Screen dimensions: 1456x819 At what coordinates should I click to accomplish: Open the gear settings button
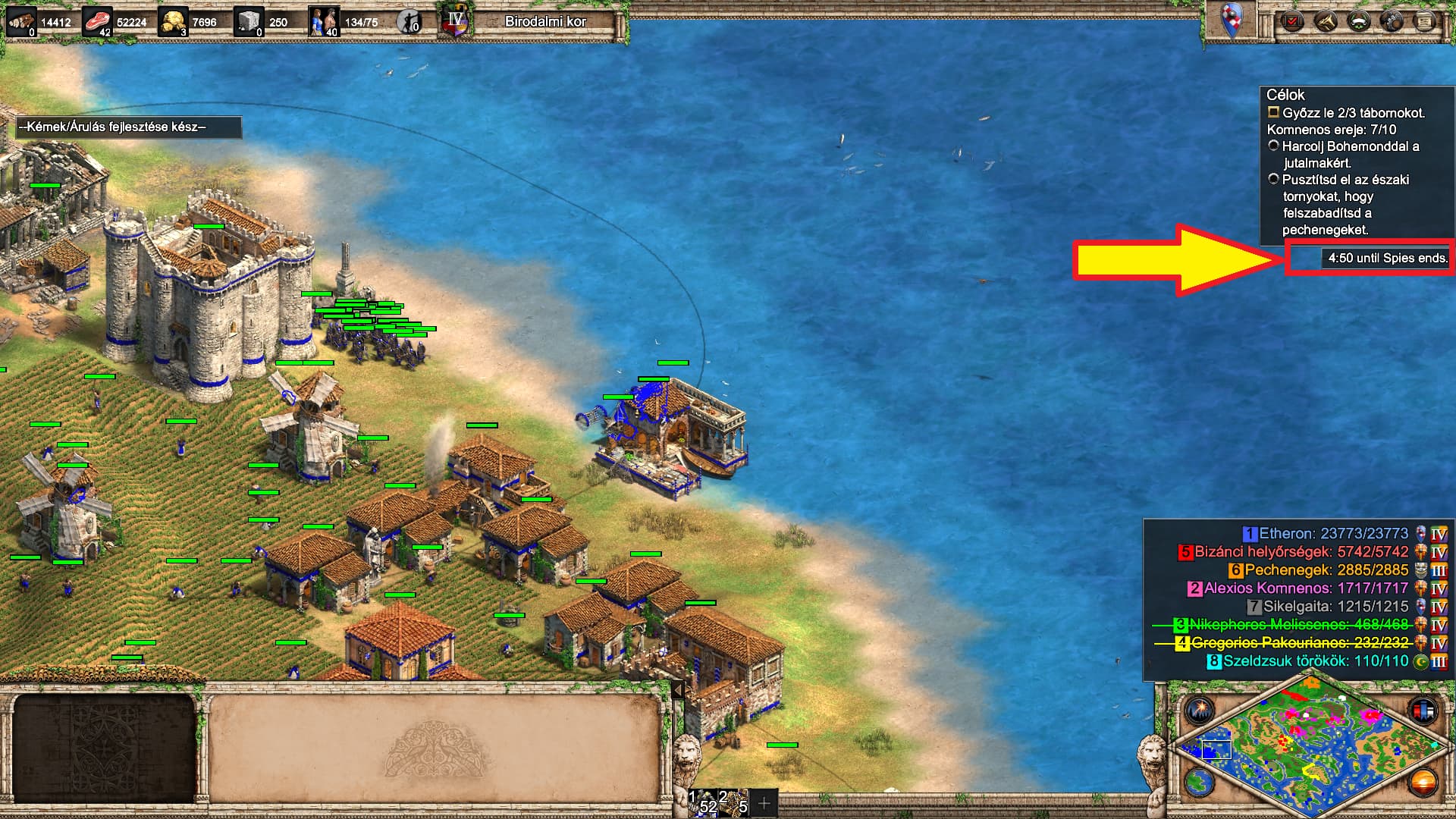[1392, 21]
